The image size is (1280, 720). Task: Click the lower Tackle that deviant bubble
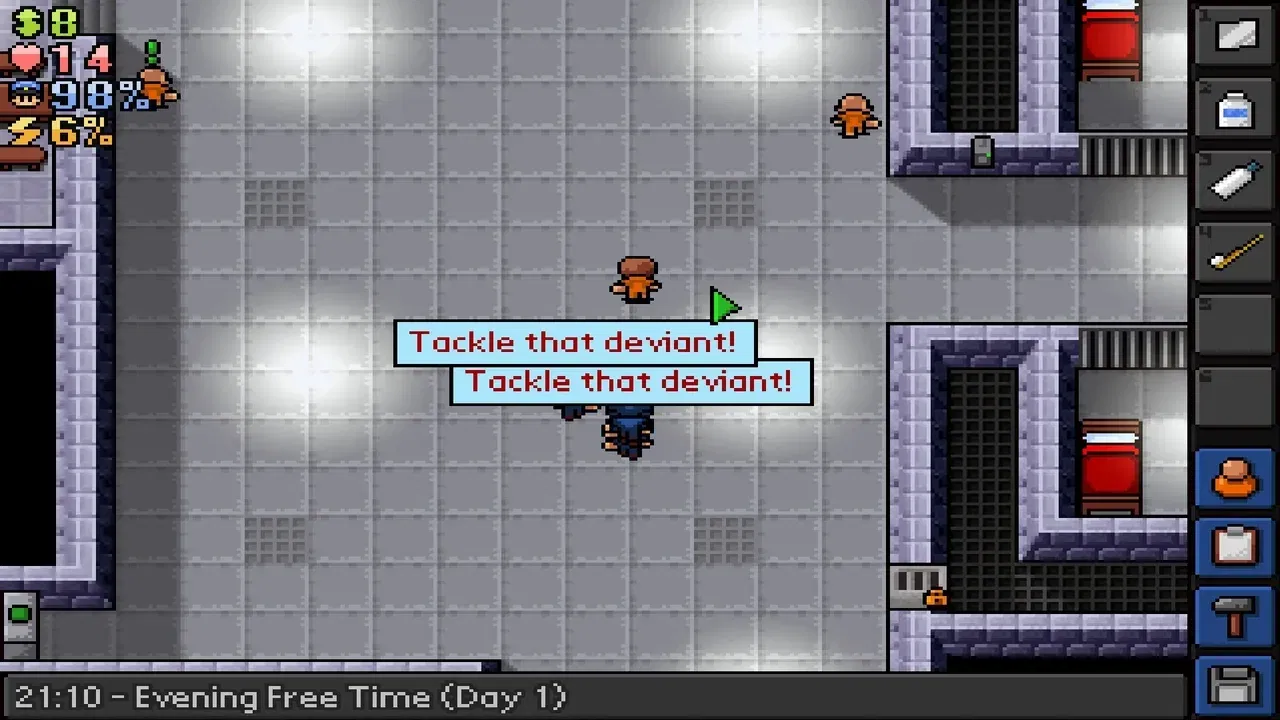(630, 381)
